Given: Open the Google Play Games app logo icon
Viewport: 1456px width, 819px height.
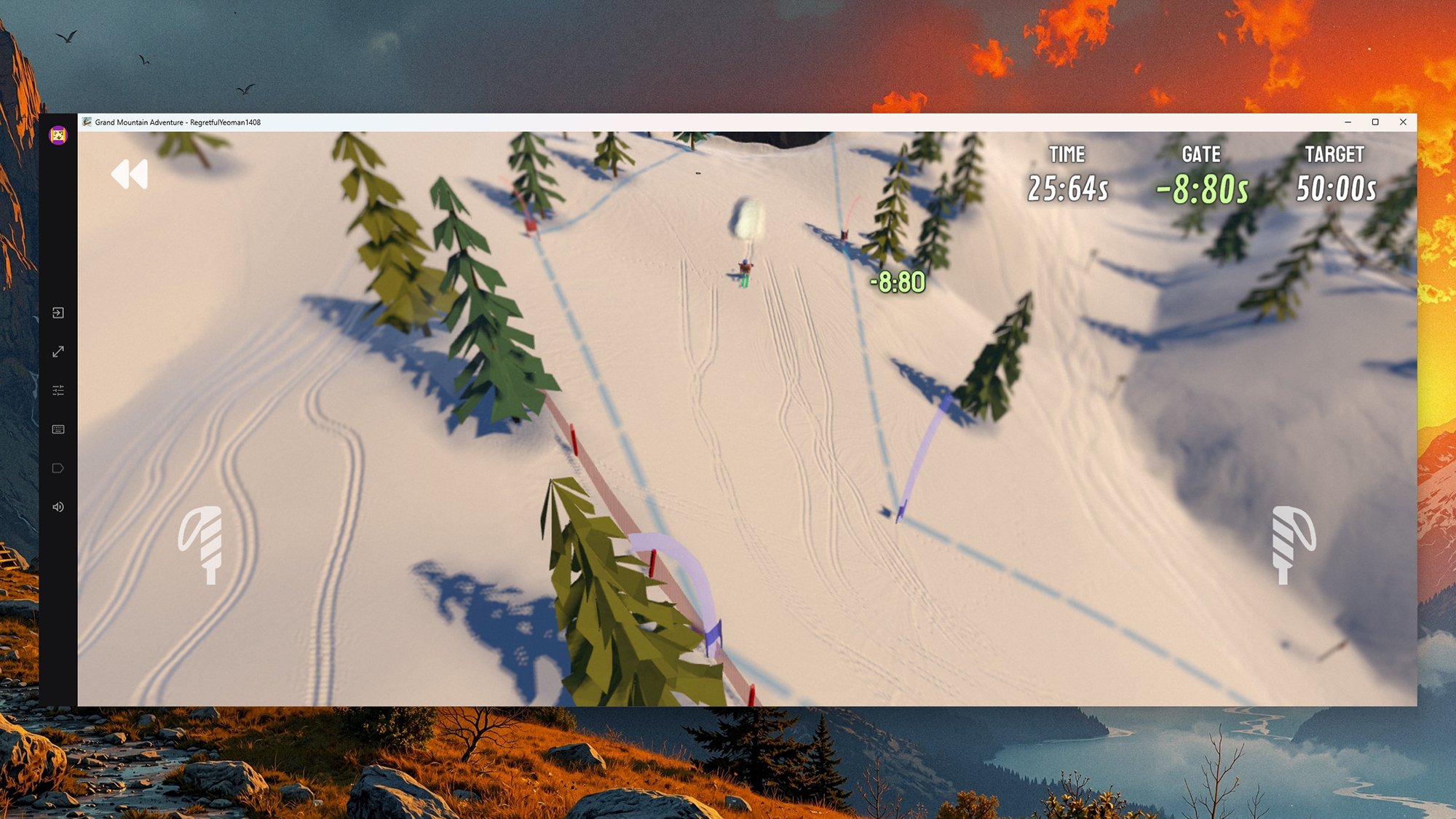Looking at the screenshot, I should click(x=58, y=136).
